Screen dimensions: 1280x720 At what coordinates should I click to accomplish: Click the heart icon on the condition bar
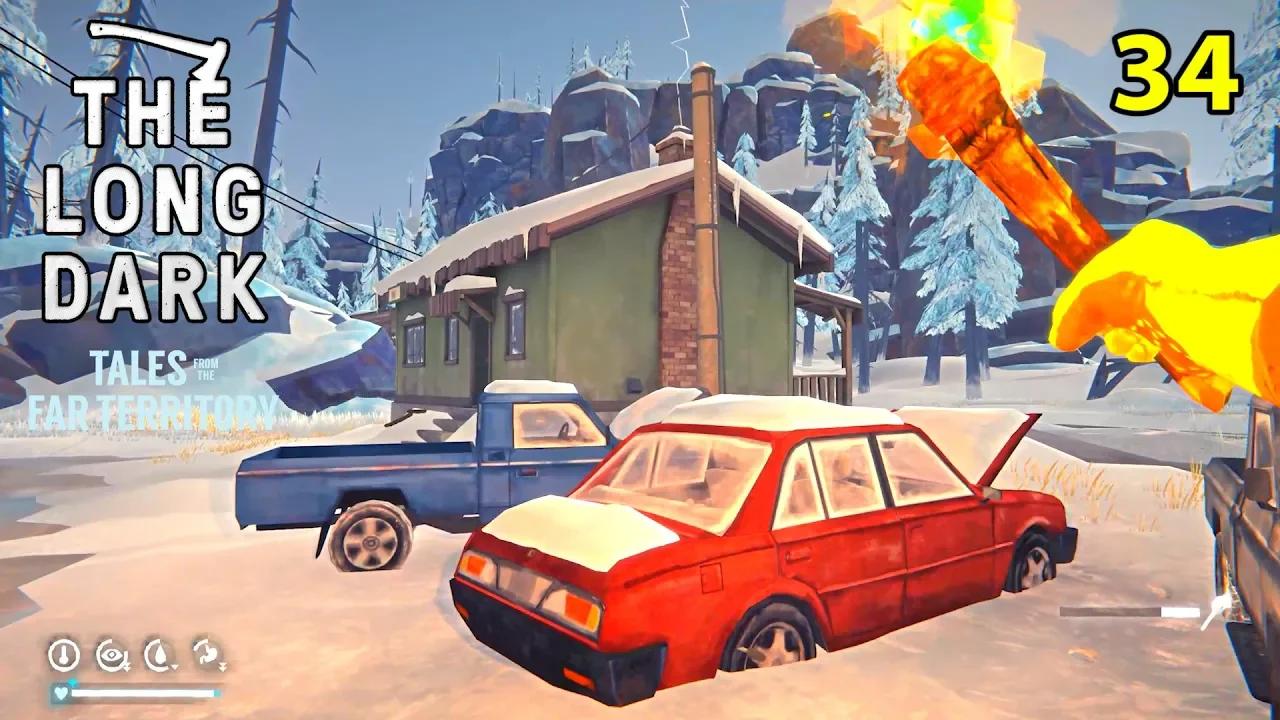[61, 694]
